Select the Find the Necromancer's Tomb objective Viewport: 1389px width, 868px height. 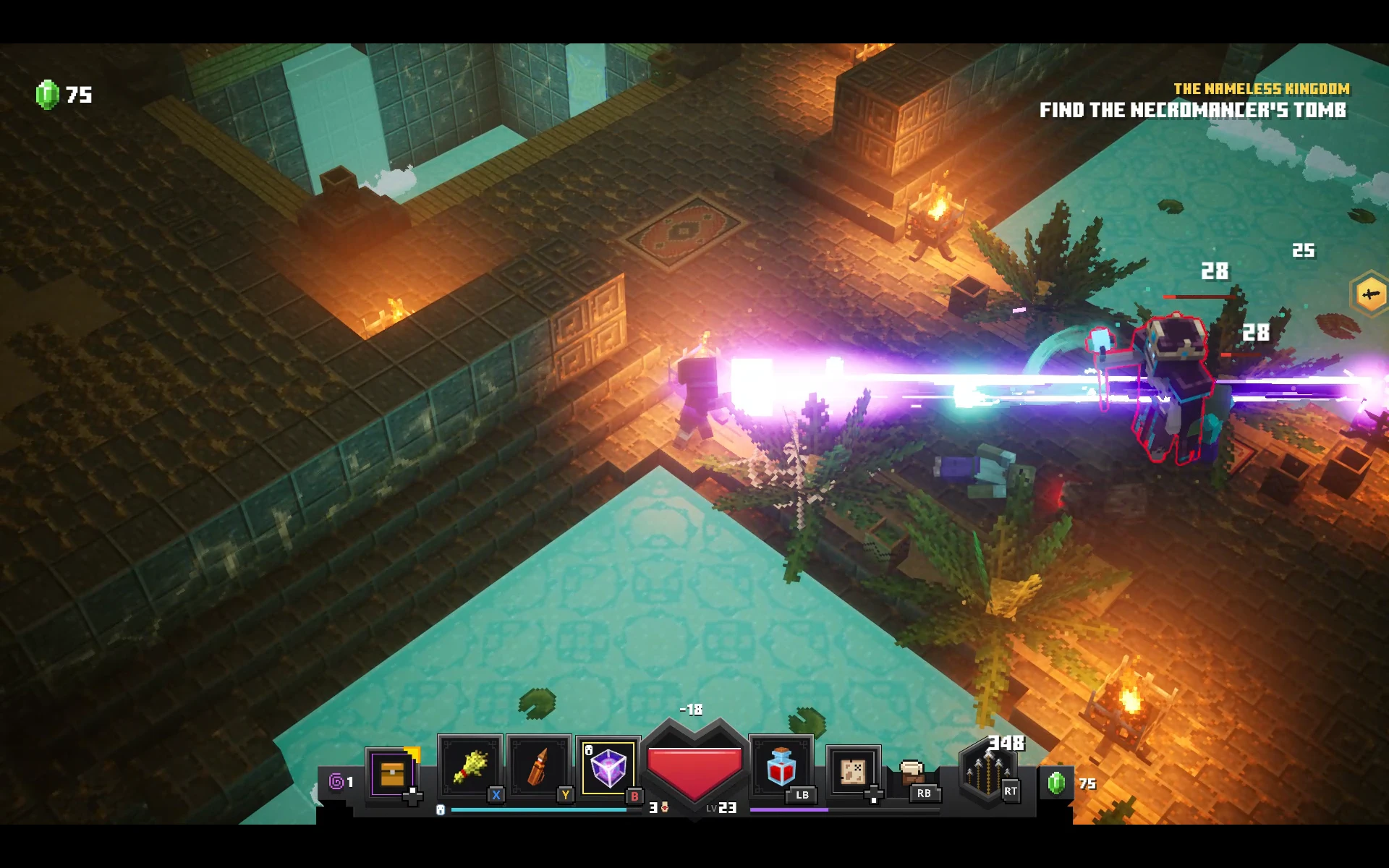coord(1192,110)
